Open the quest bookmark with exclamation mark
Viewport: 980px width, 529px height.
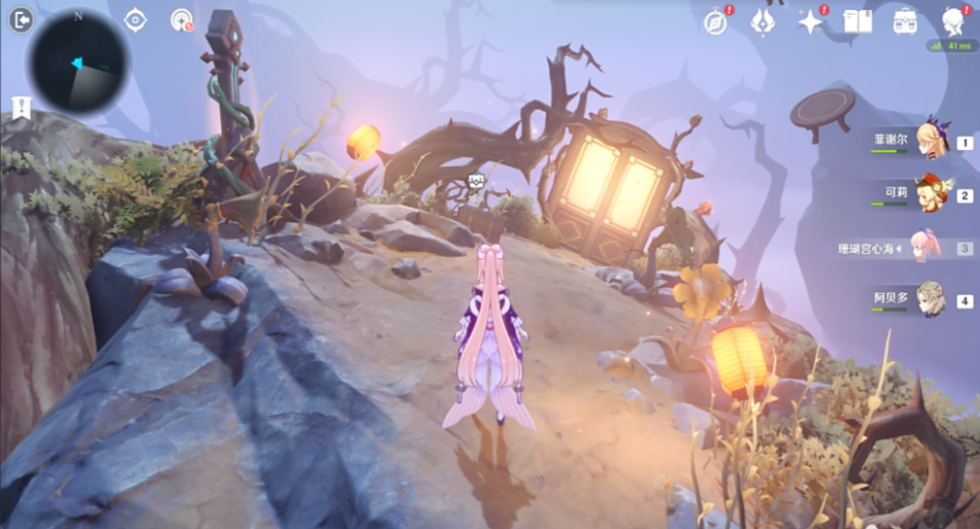[x=21, y=108]
